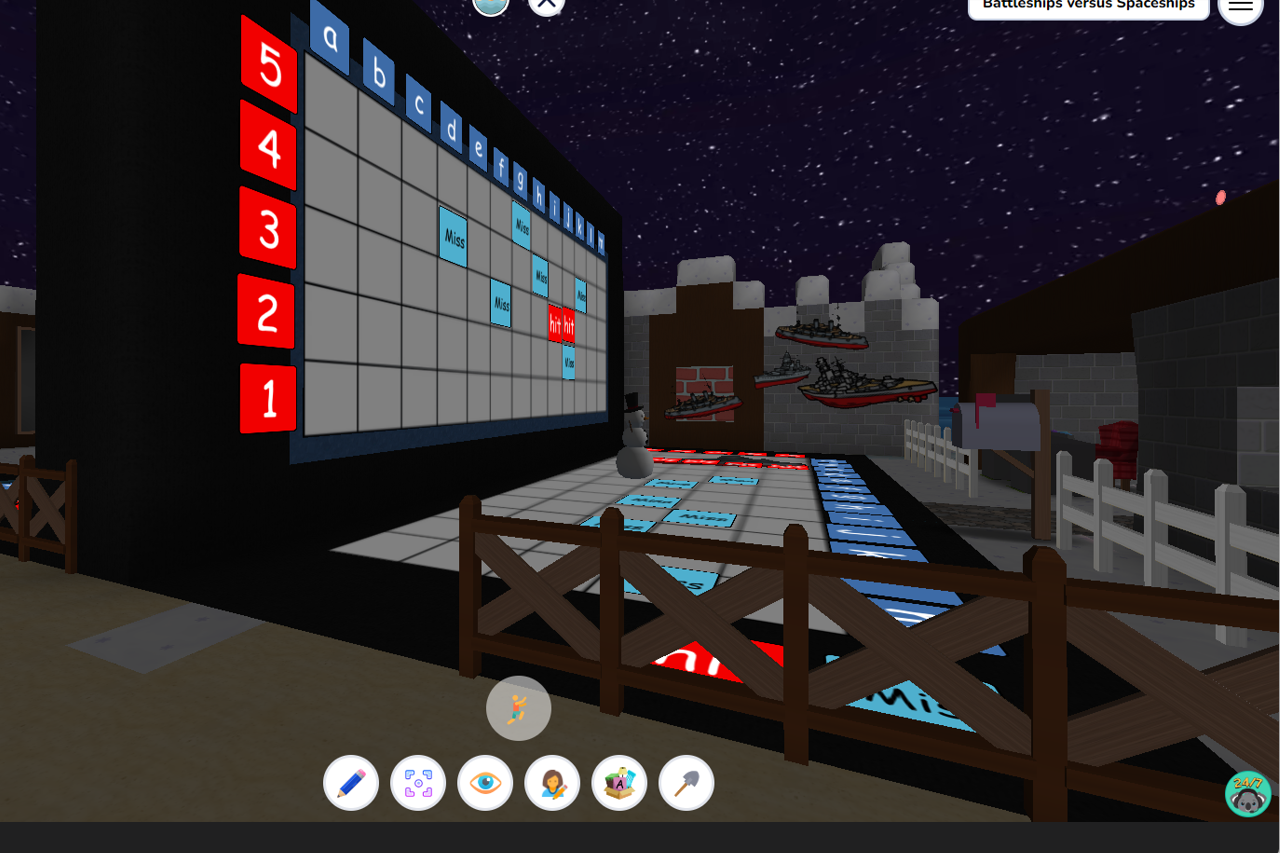The height and width of the screenshot is (853, 1280).
Task: Open the fullscreen expand tool
Action: tap(418, 782)
